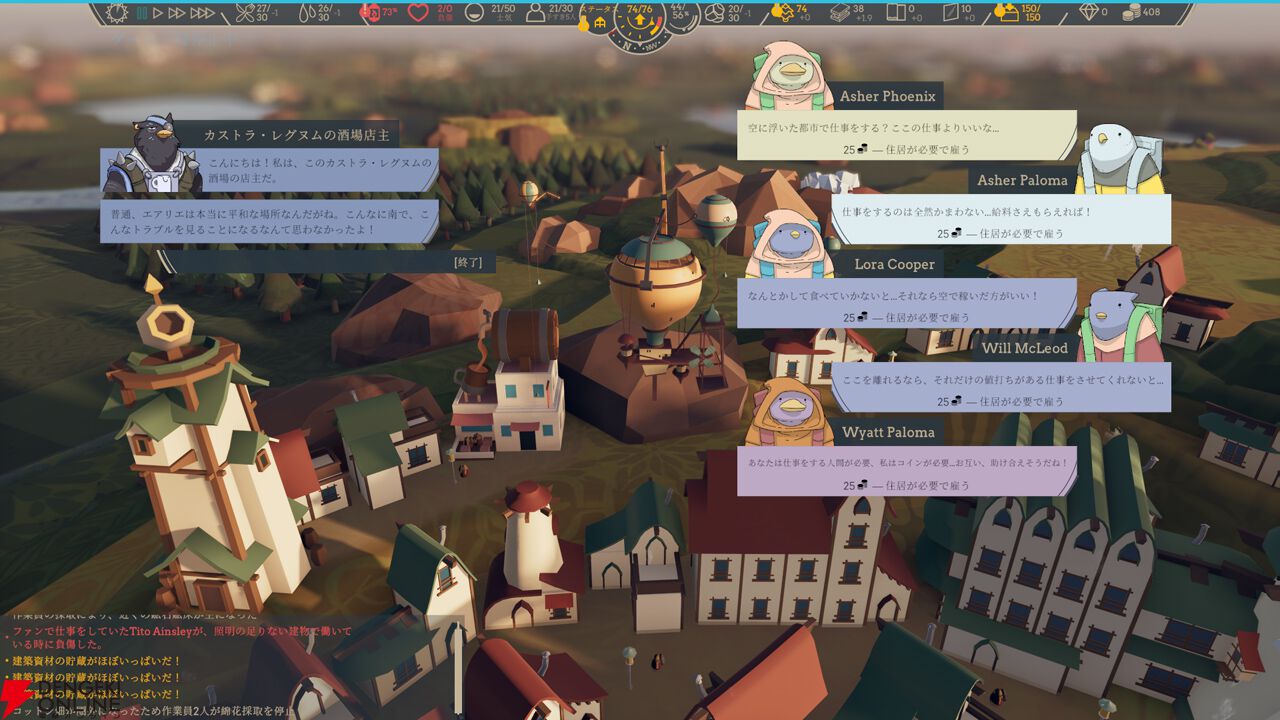The height and width of the screenshot is (720, 1280).
Task: Set game speed to triple arrow fastest
Action: pyautogui.click(x=202, y=13)
